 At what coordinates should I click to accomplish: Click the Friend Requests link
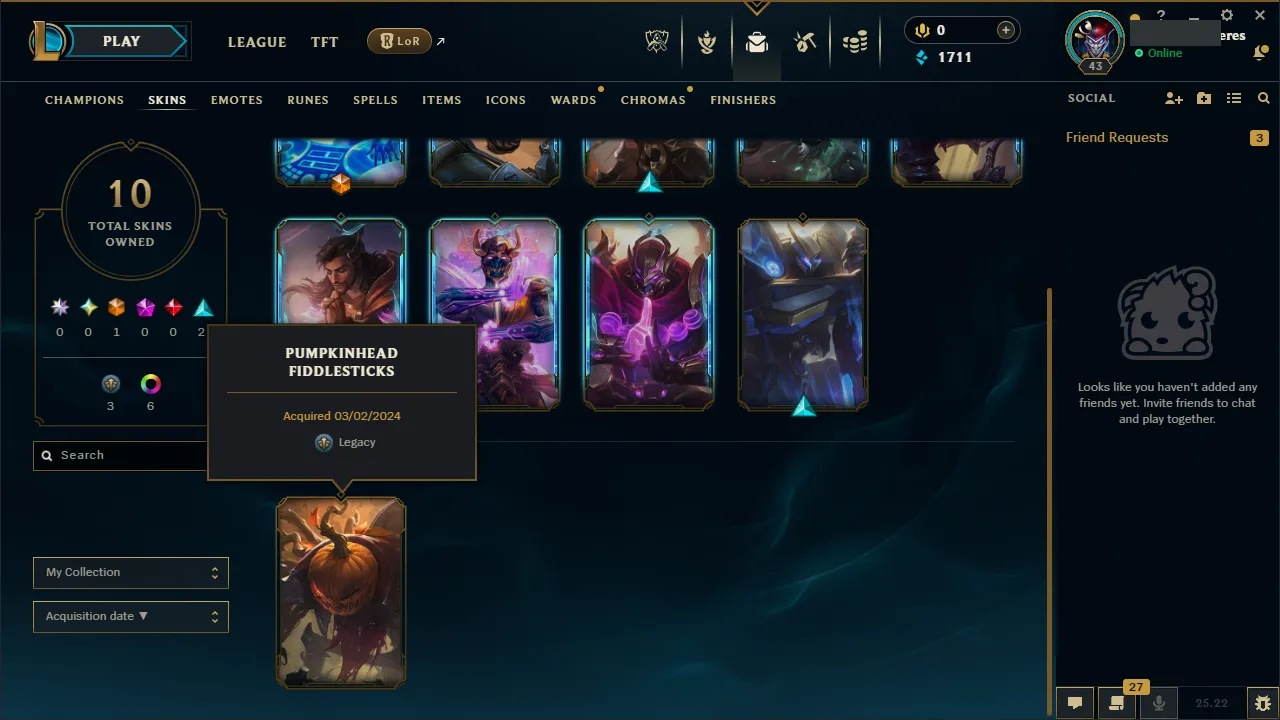[x=1117, y=137]
